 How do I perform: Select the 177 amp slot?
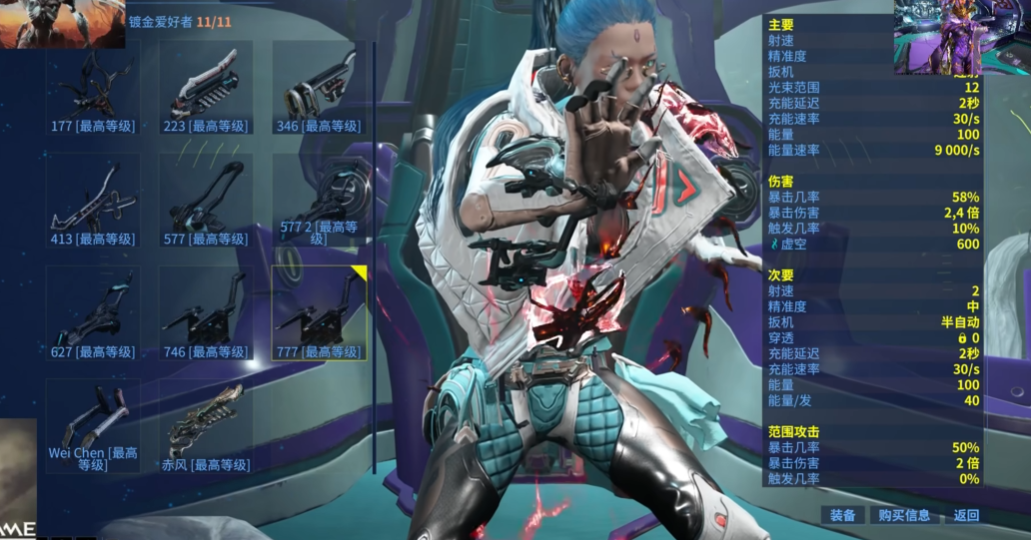coord(92,88)
